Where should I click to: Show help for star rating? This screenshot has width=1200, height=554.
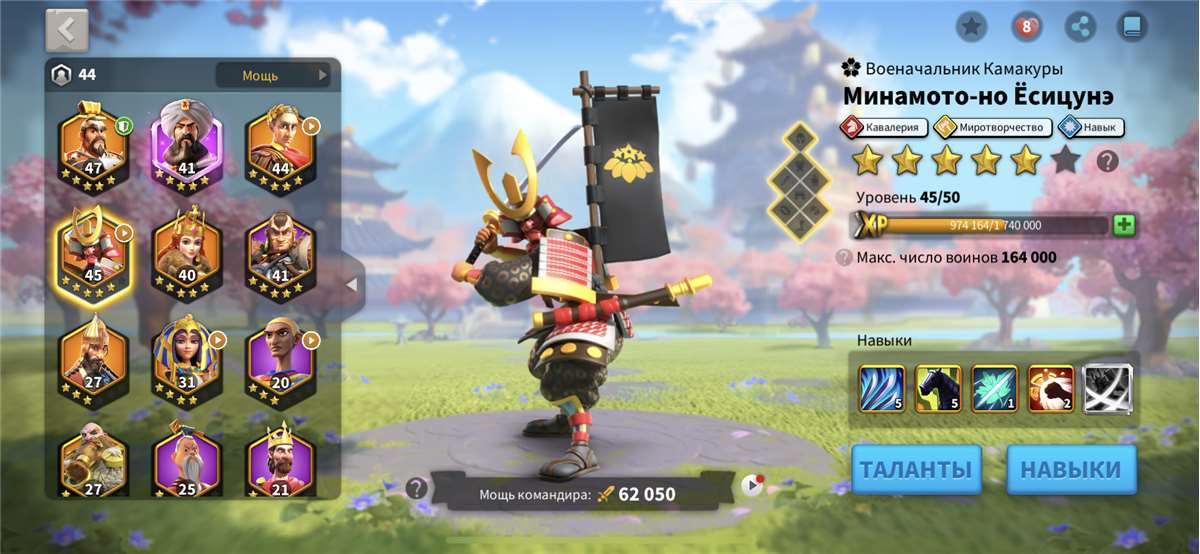1107,160
